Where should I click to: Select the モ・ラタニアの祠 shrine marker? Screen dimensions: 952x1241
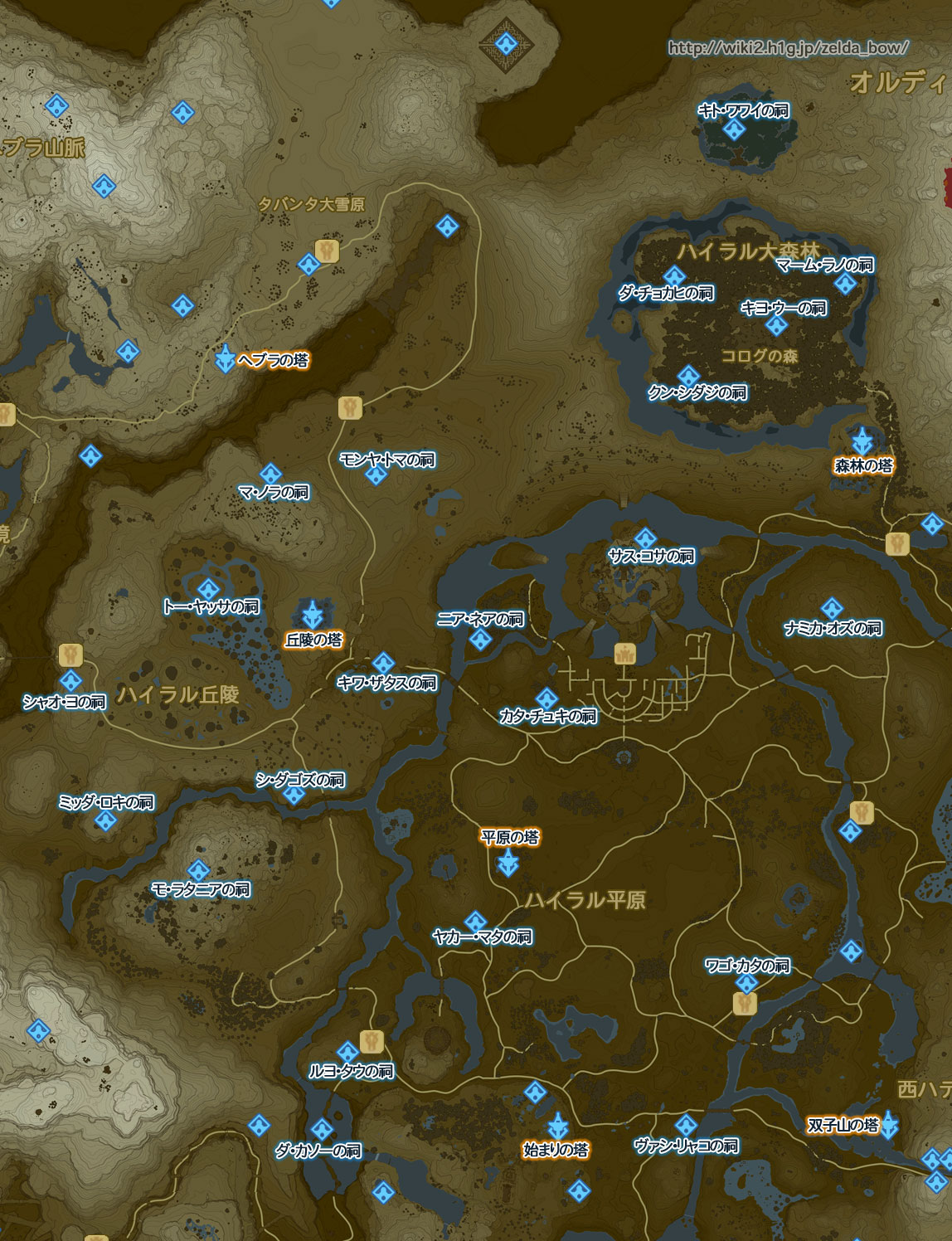(x=198, y=871)
